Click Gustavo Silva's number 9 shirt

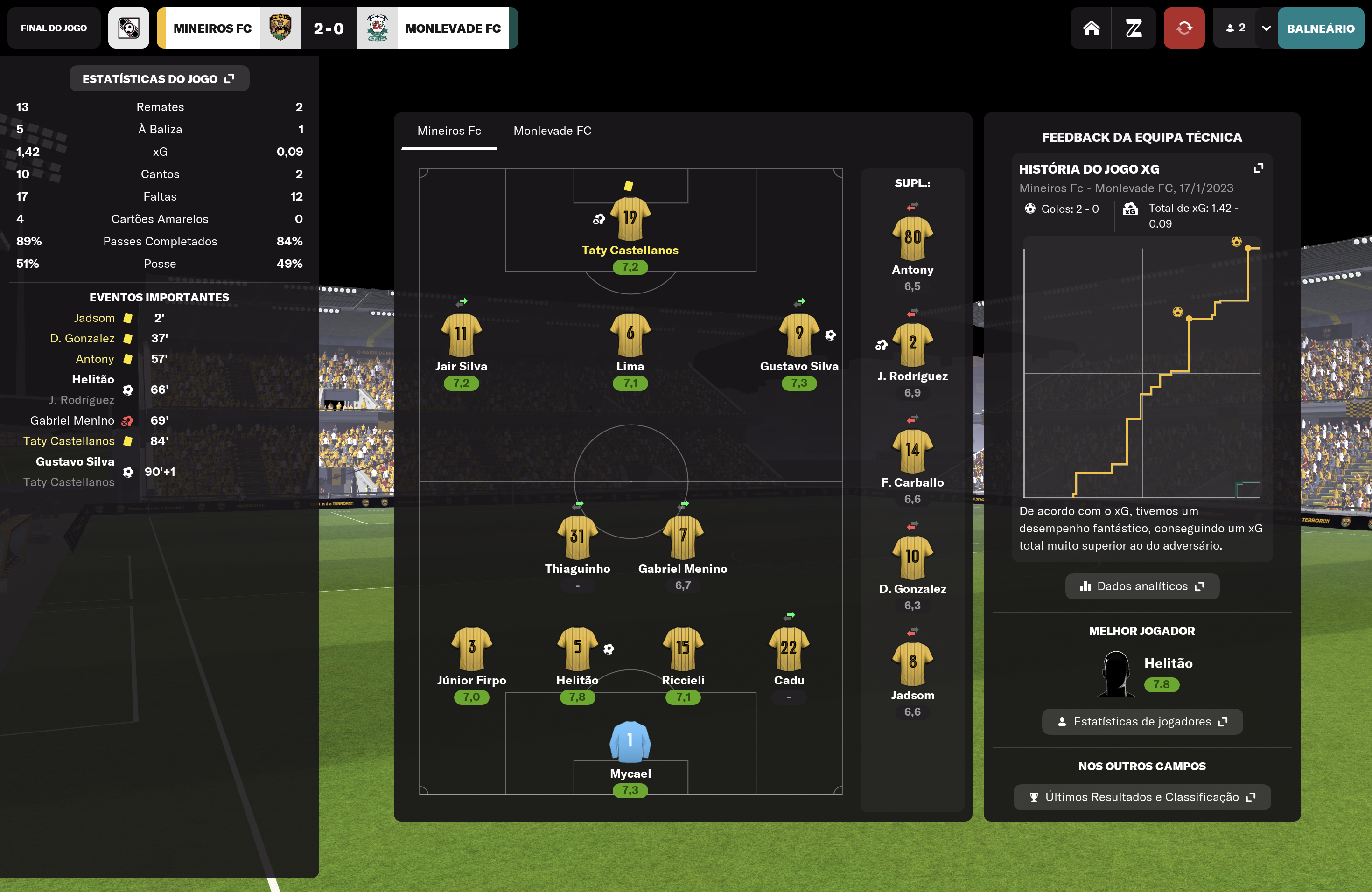pyautogui.click(x=799, y=334)
